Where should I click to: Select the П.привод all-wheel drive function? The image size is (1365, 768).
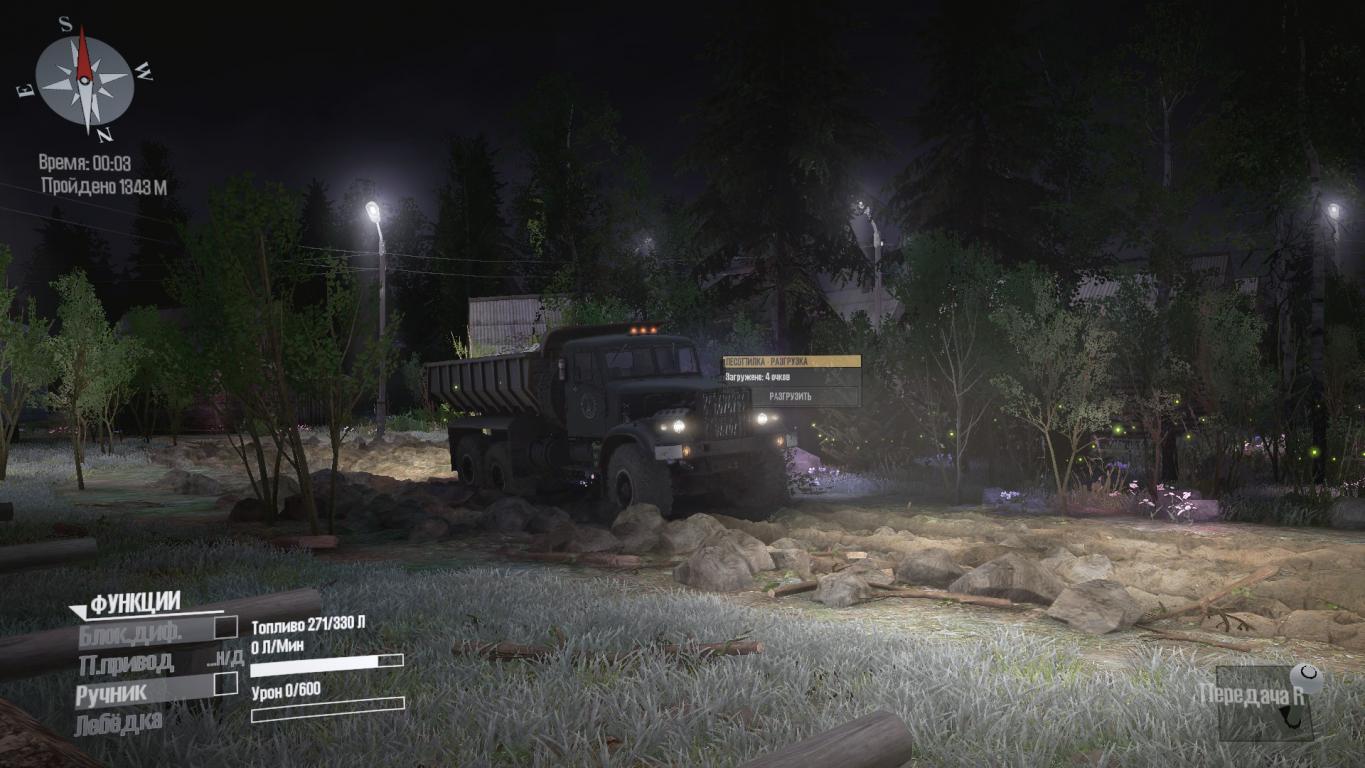click(x=126, y=662)
